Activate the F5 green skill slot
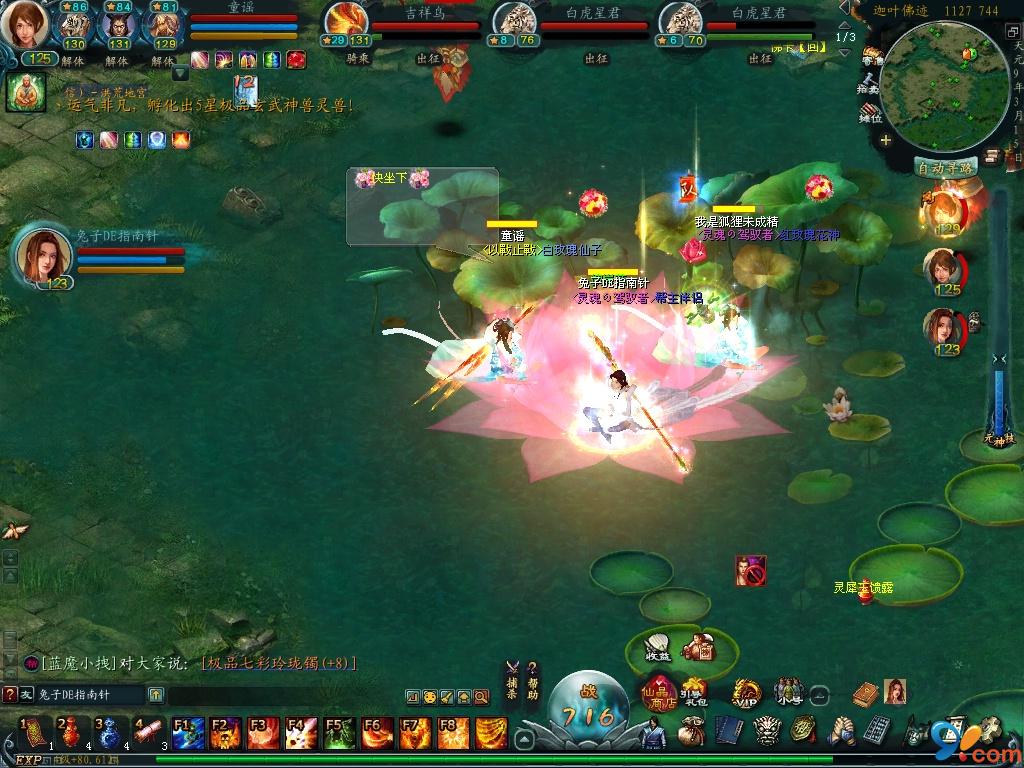The width and height of the screenshot is (1024, 768). [x=339, y=733]
